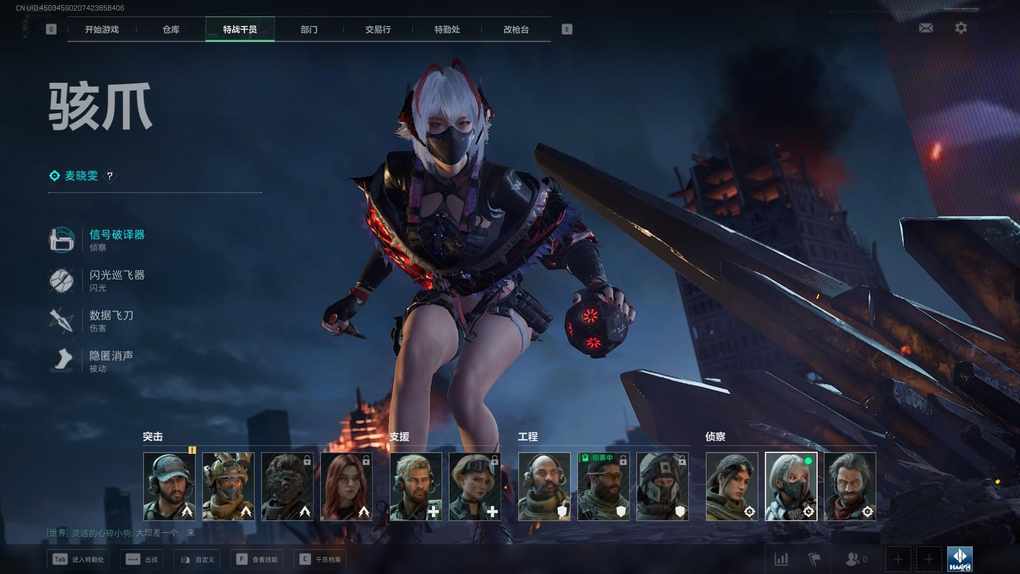This screenshot has width=1020, height=574.
Task: Open the 仓库 warehouse tab
Action: click(x=171, y=30)
